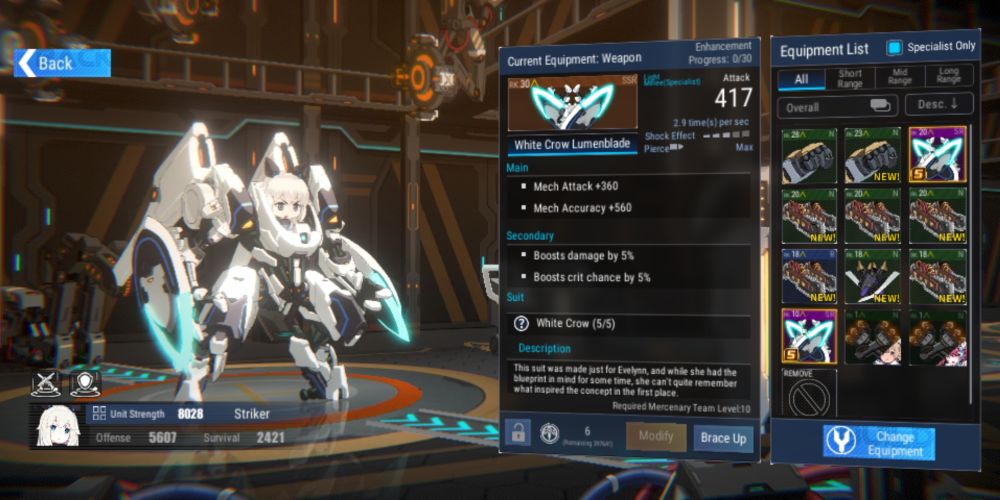Open the White Crow suit help icon

pyautogui.click(x=521, y=323)
